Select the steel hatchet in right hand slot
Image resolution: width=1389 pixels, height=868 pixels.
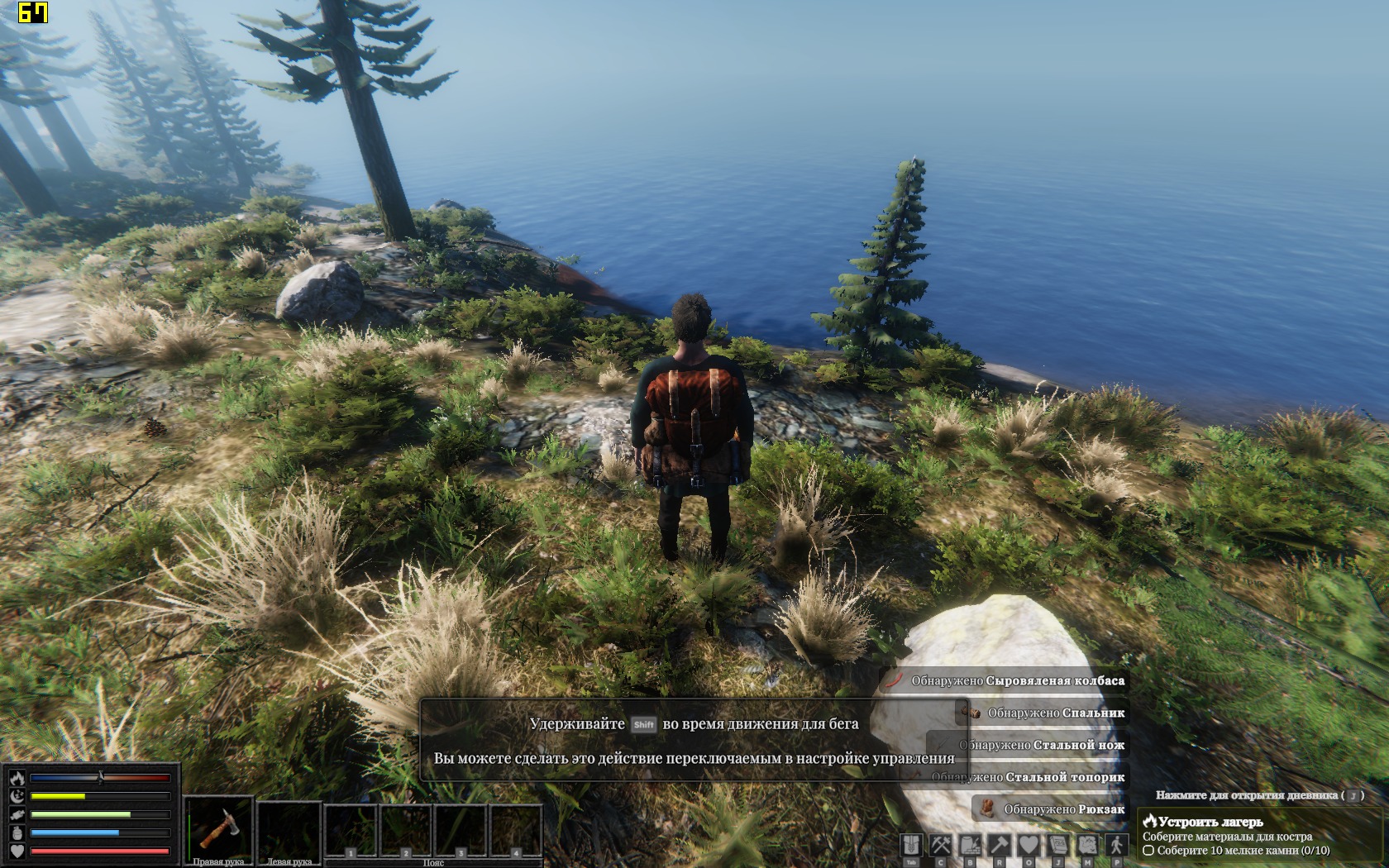tap(218, 827)
